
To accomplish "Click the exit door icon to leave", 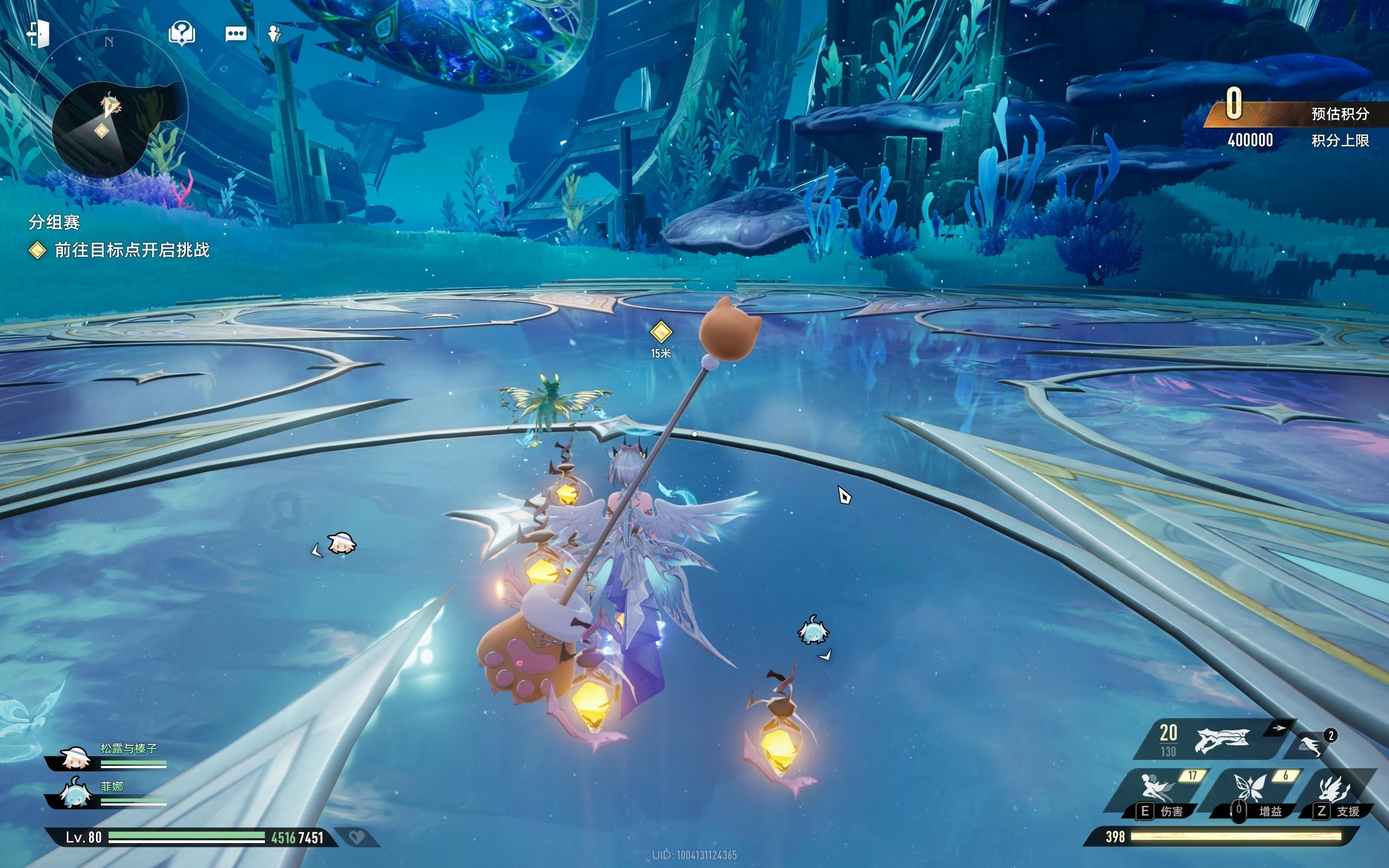I will point(38,34).
